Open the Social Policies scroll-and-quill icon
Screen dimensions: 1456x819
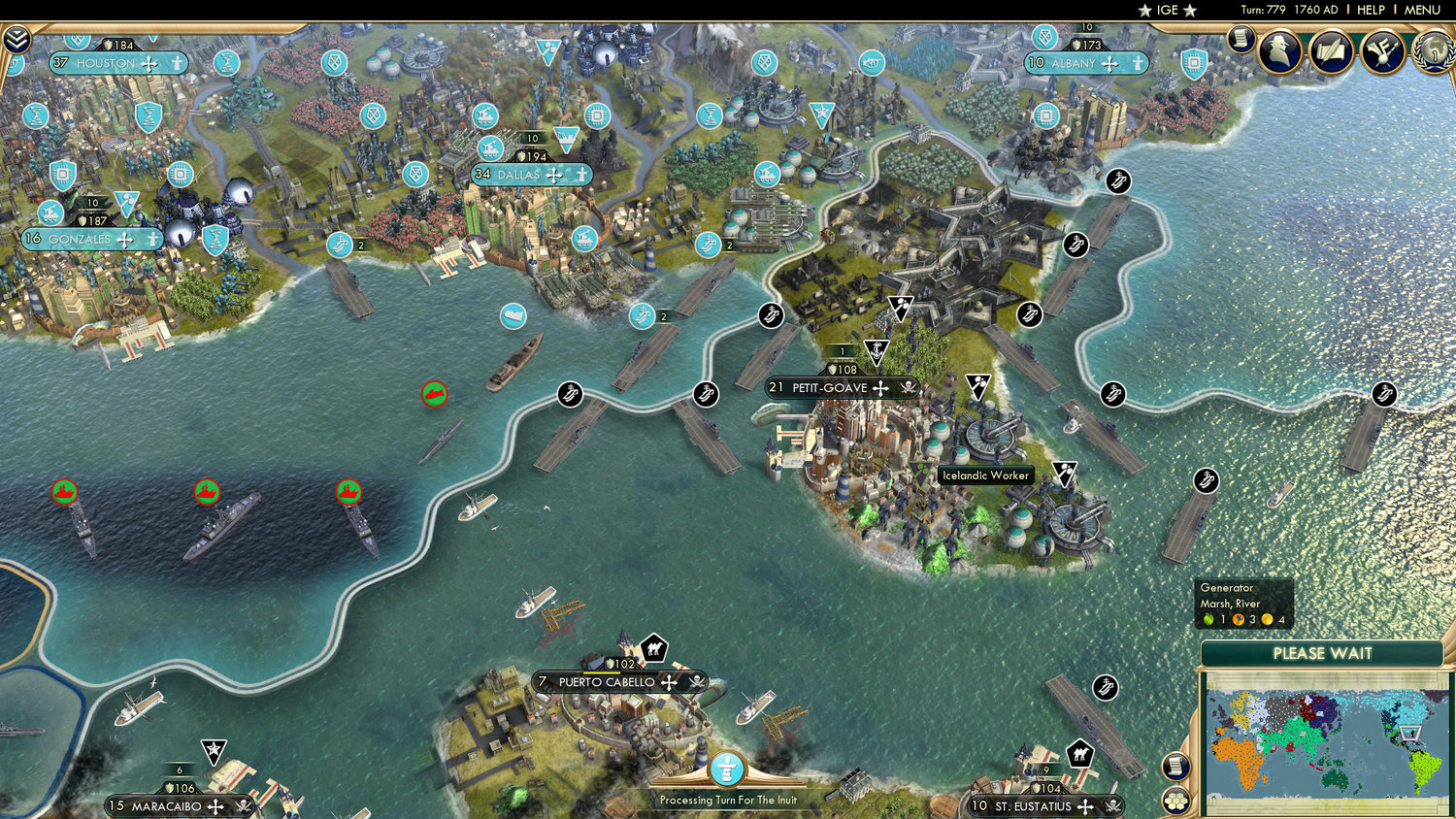click(1332, 52)
